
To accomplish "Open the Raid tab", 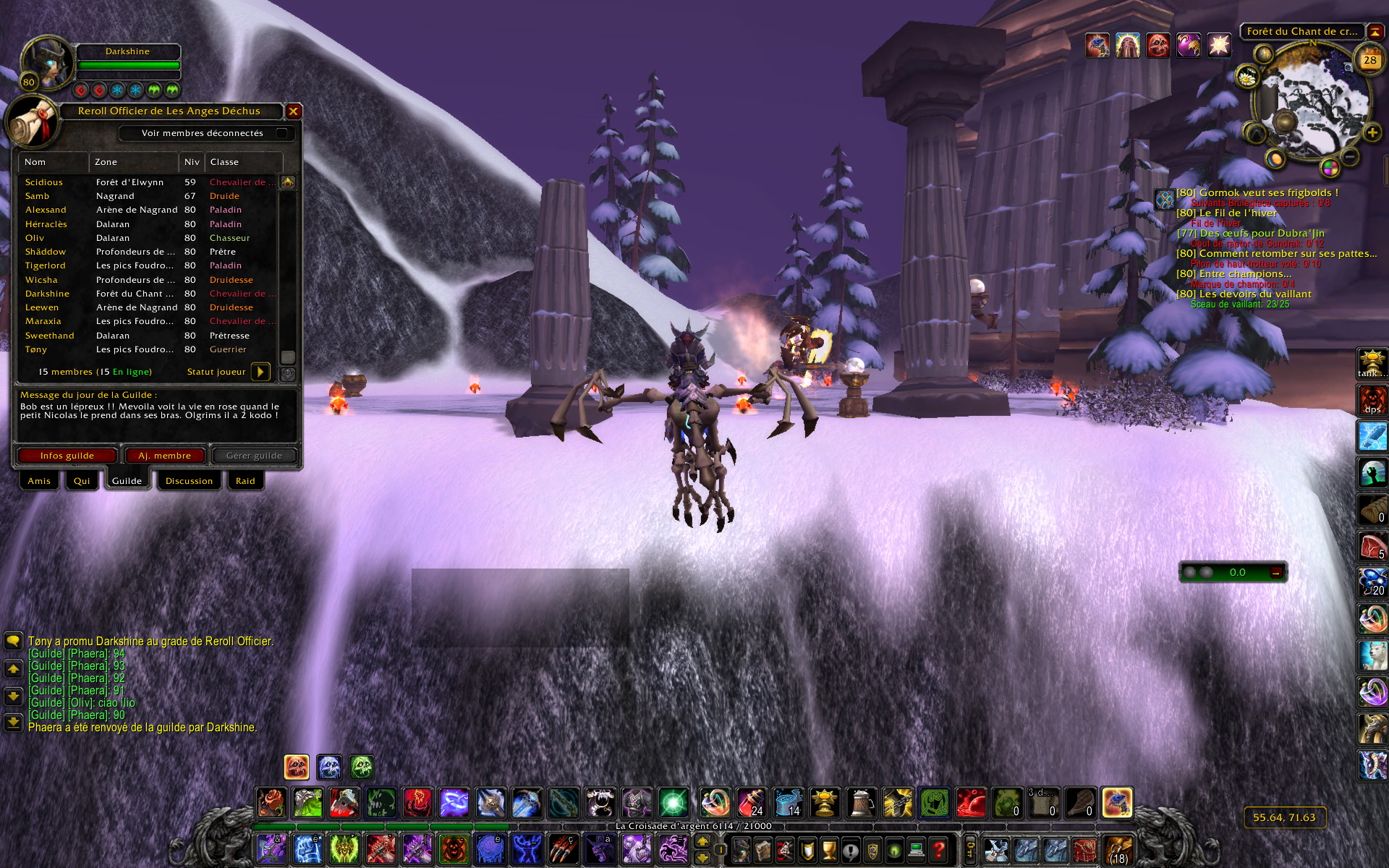I will point(245,481).
